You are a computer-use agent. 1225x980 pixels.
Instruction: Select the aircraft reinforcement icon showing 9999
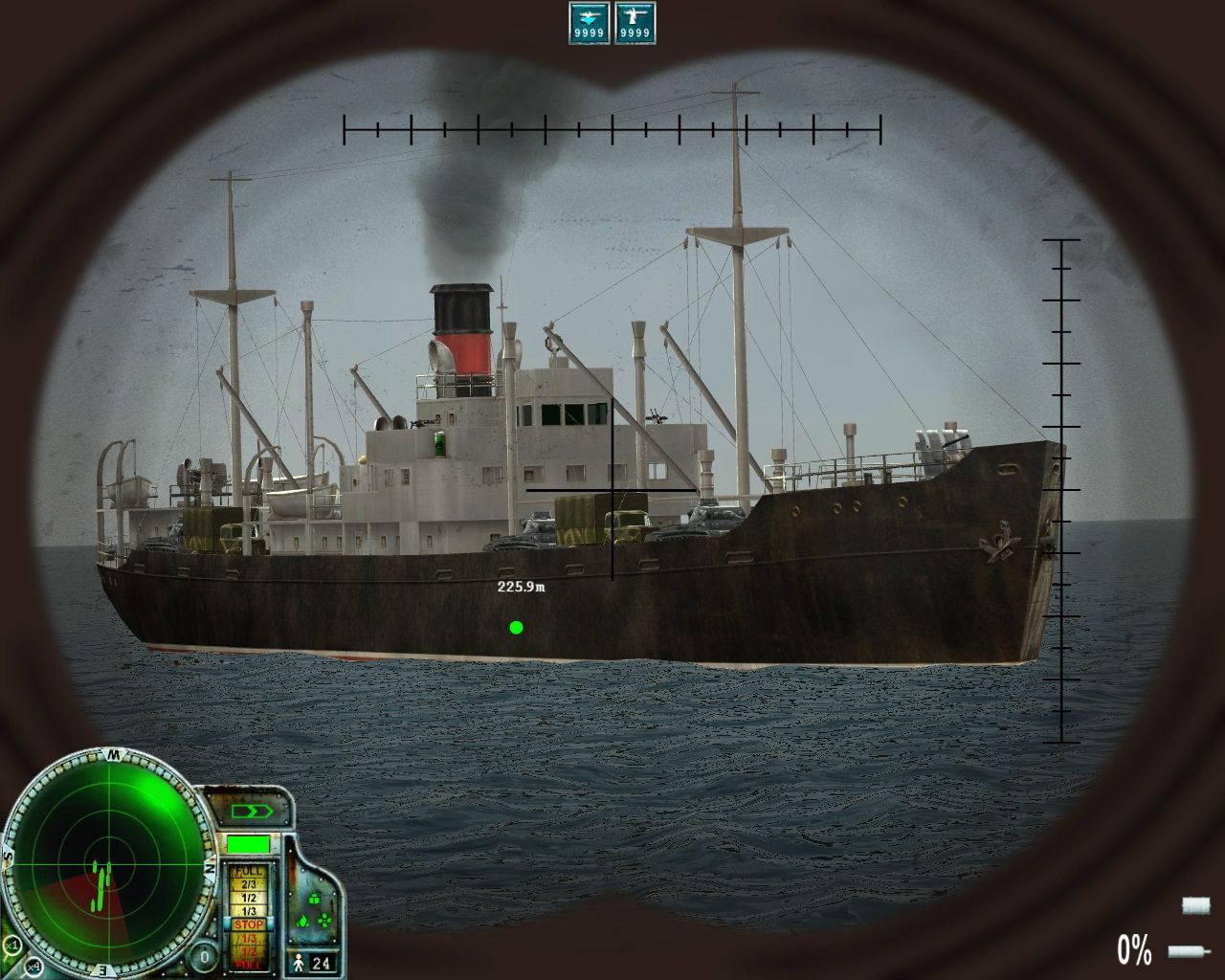tap(636, 22)
